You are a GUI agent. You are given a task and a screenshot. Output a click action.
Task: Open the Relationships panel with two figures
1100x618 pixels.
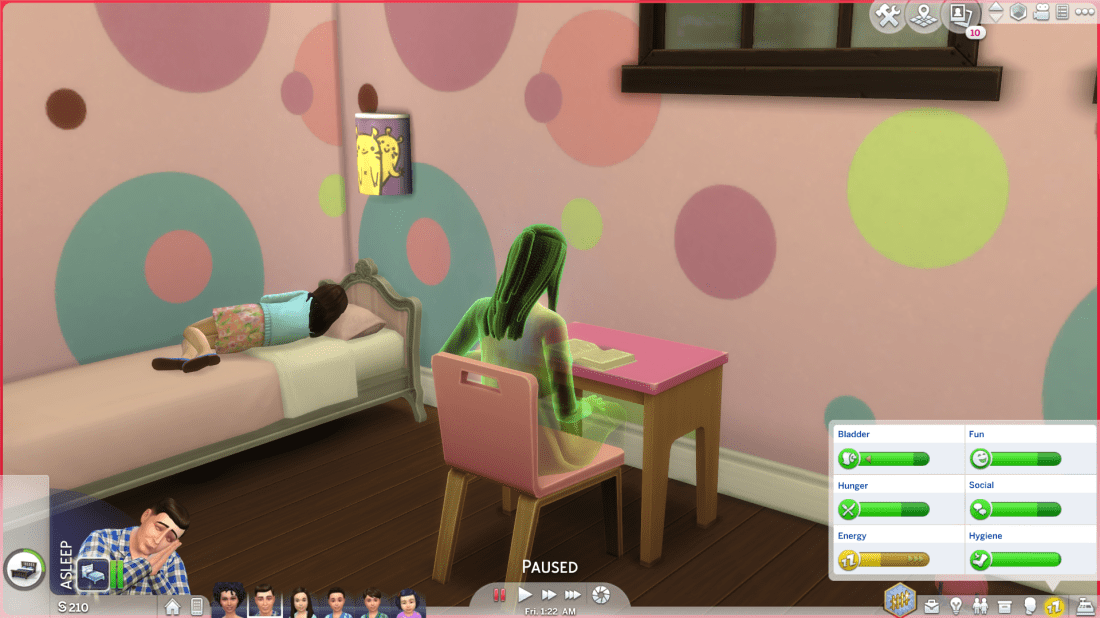coord(980,606)
